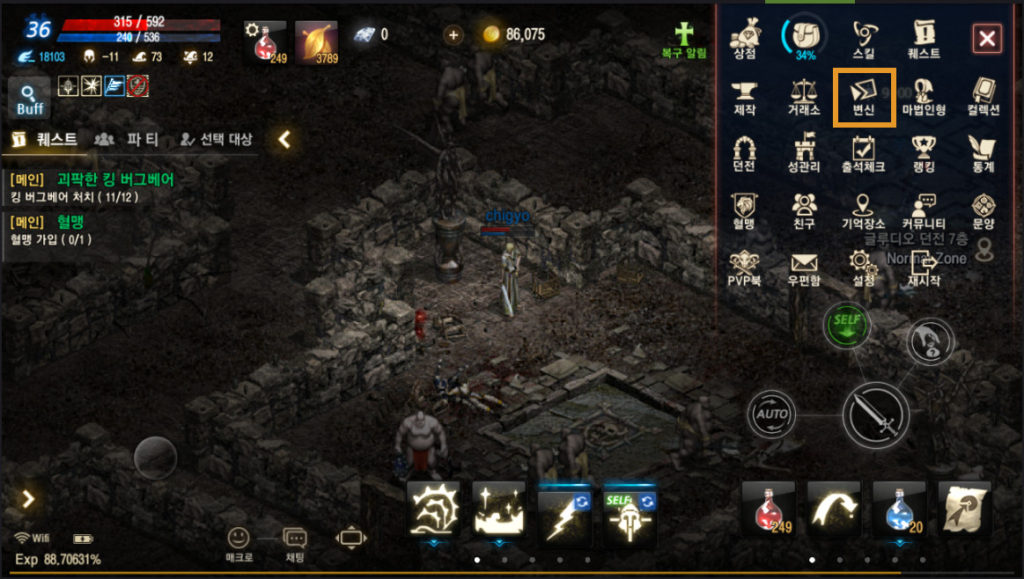Attack with the sword button
This screenshot has width=1024, height=579.
click(x=875, y=416)
